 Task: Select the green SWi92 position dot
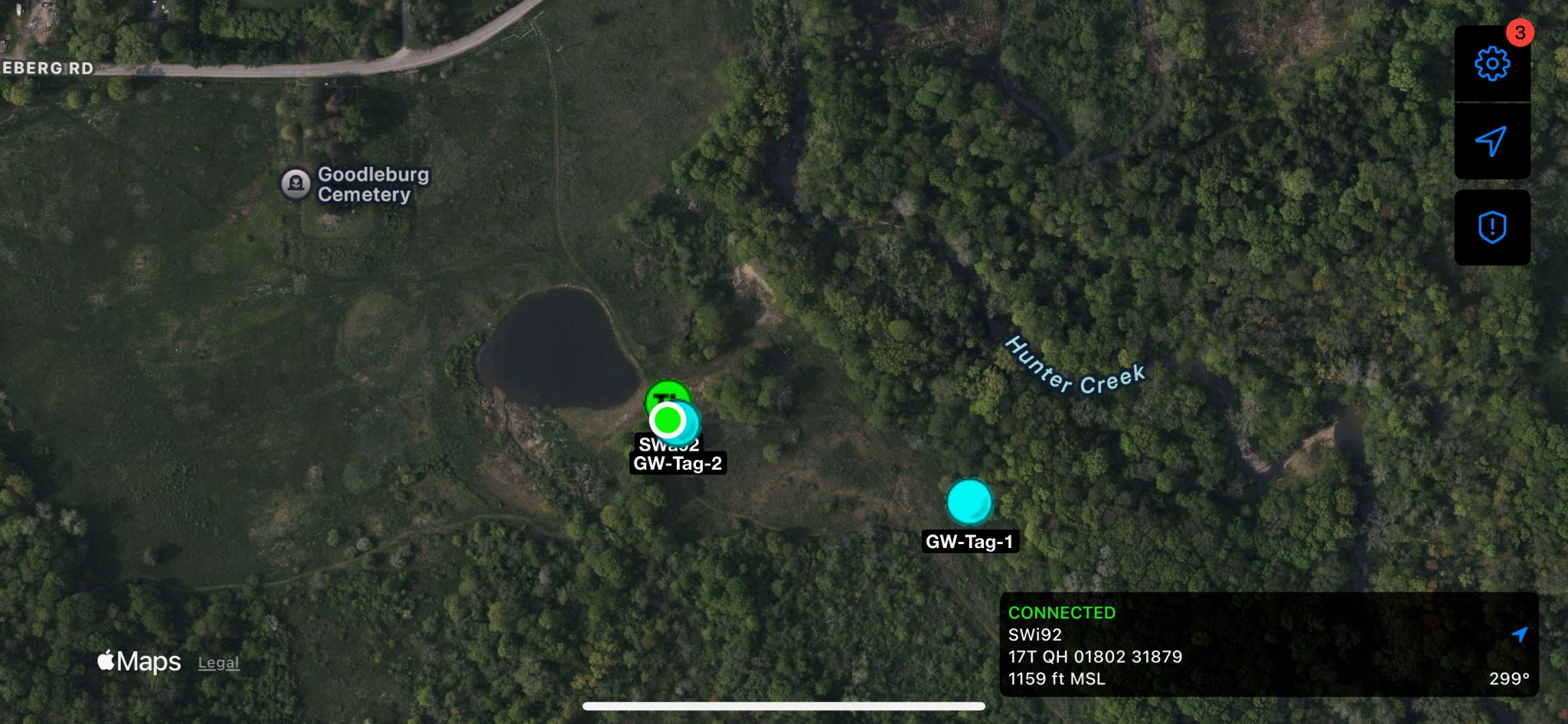click(668, 419)
